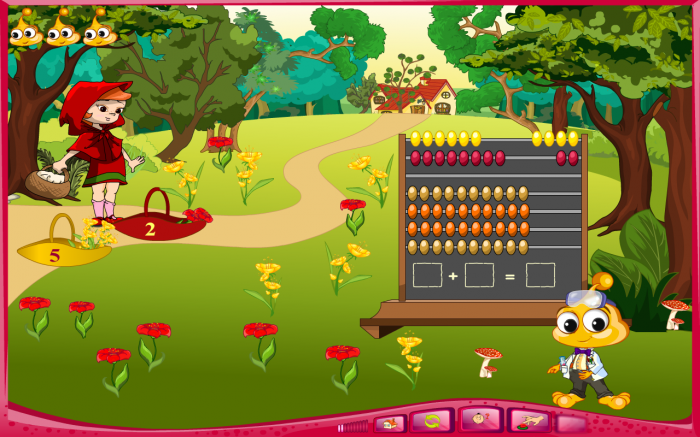Select the result box after equals sign

(x=540, y=275)
